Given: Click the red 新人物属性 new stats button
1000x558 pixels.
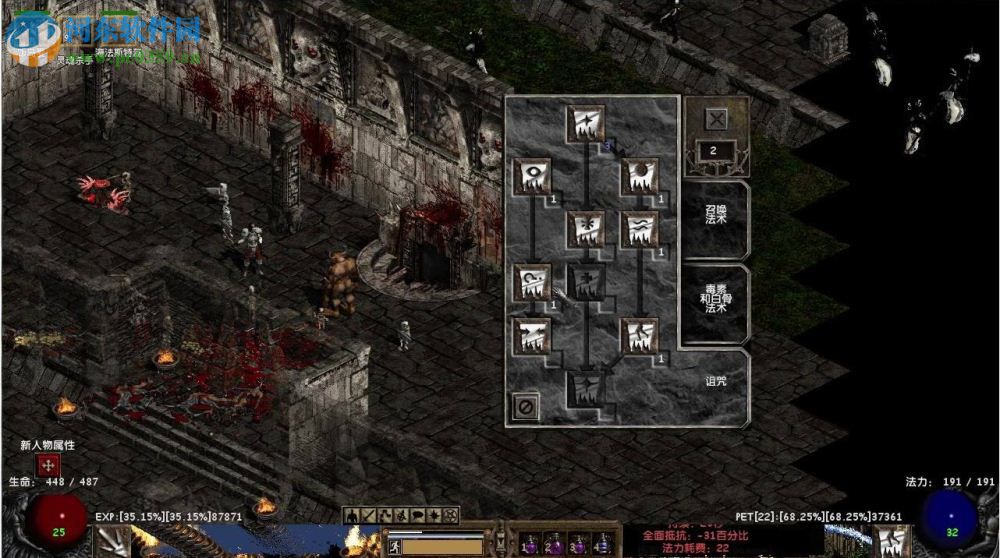Looking at the screenshot, I should [x=48, y=465].
